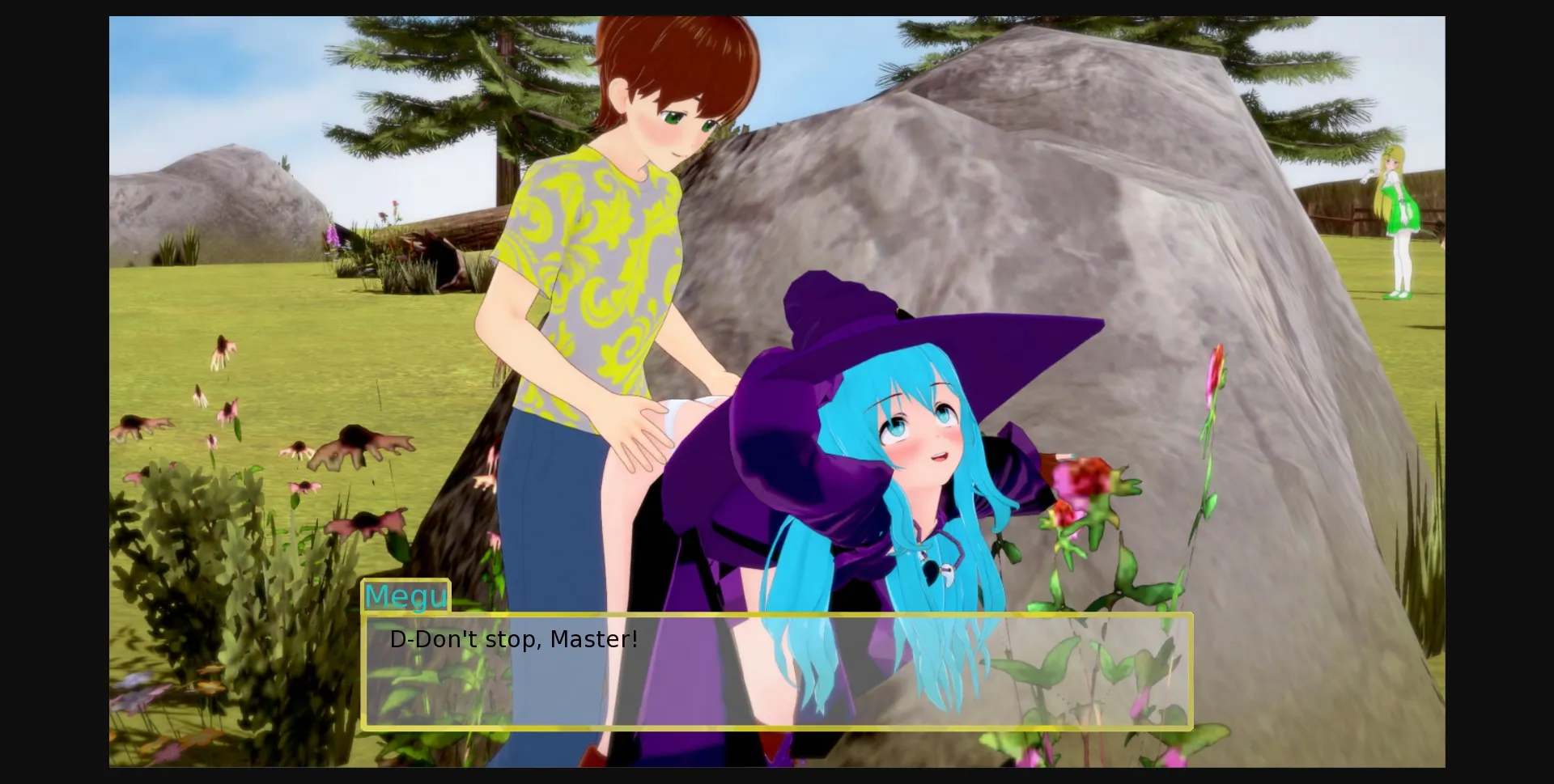Click the text "D-Don't stop, Master!"

tap(512, 639)
